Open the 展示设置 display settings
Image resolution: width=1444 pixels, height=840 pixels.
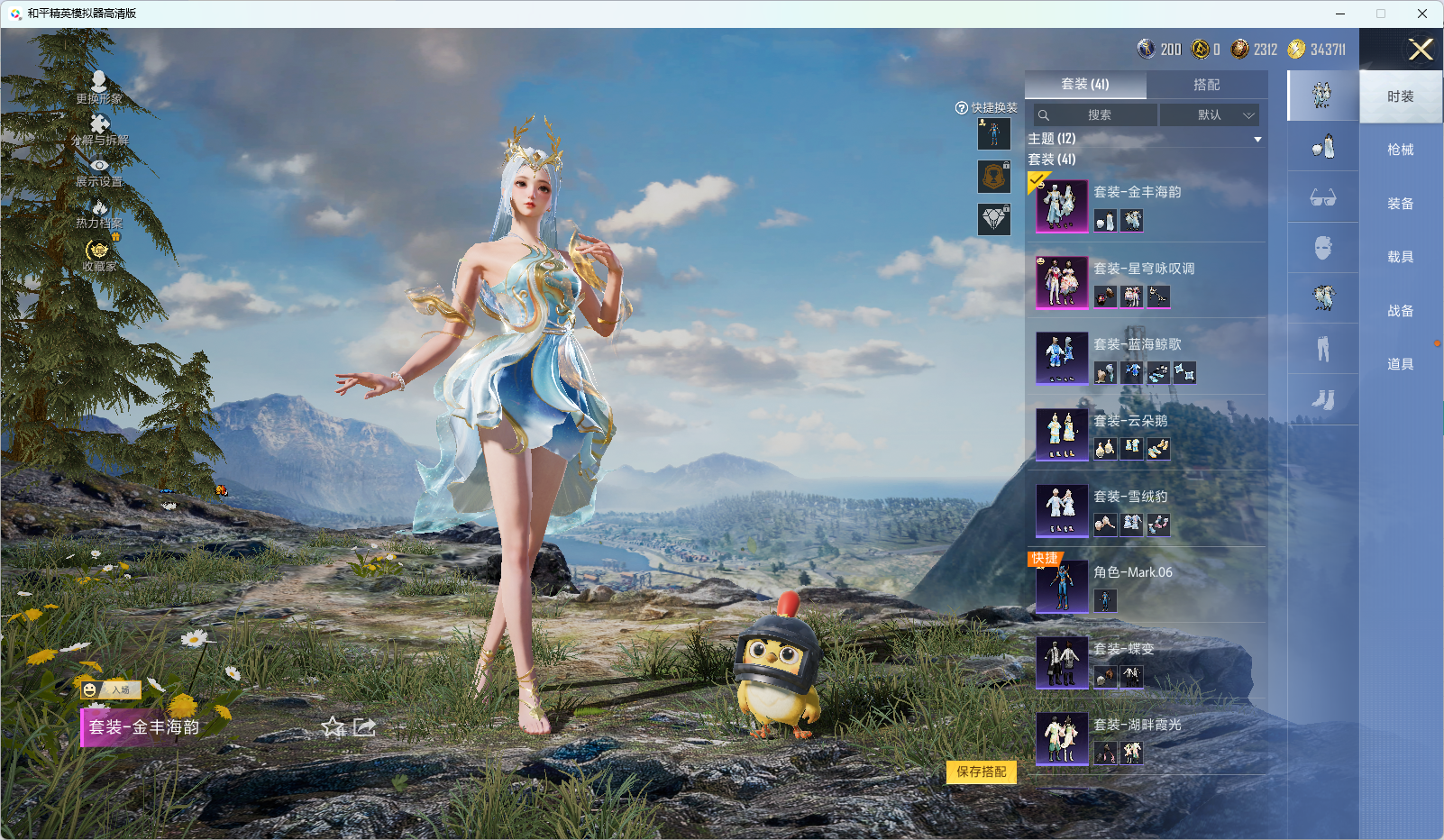coord(99,171)
